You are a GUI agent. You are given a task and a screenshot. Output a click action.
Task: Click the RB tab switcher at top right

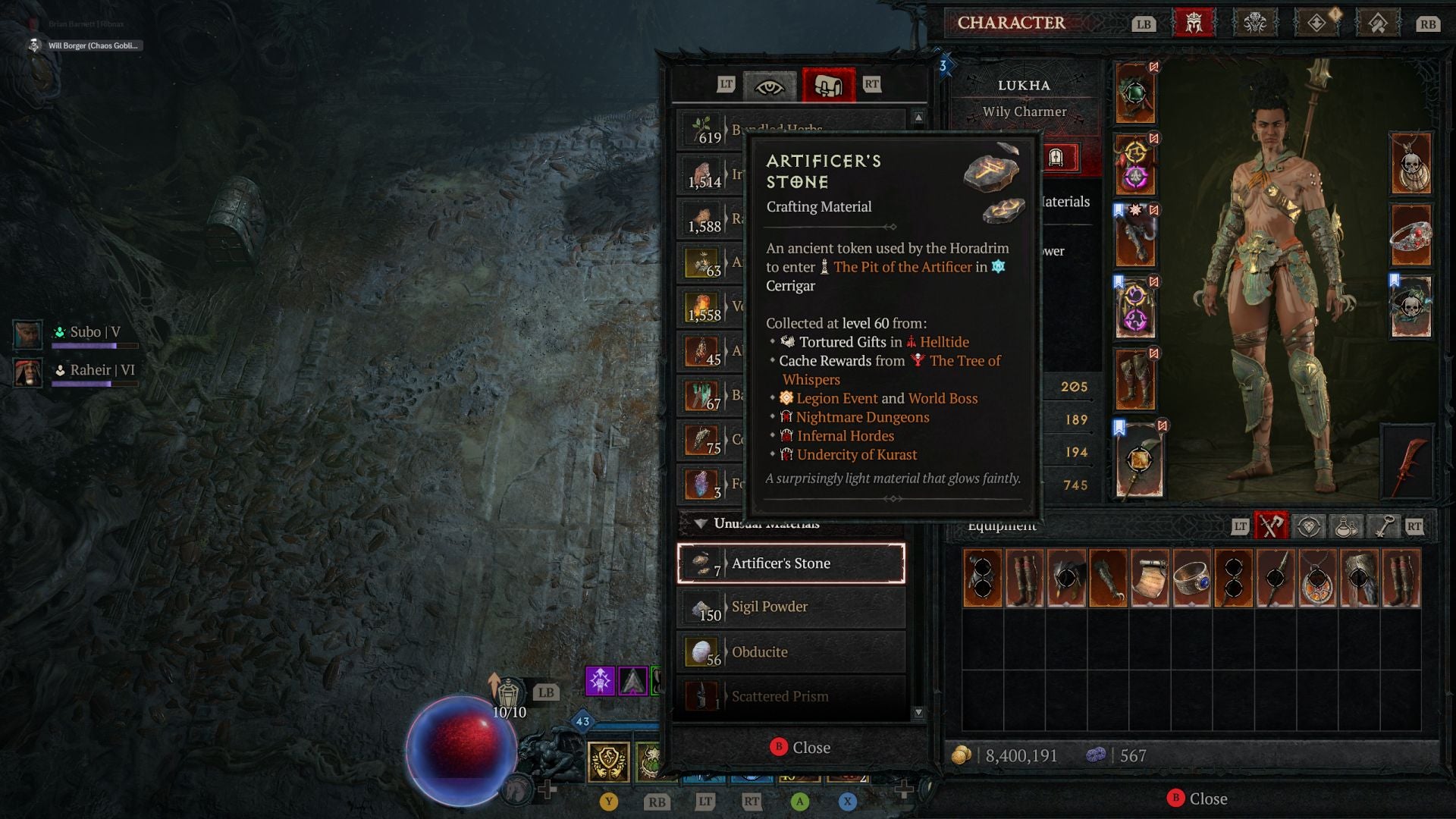[1428, 24]
